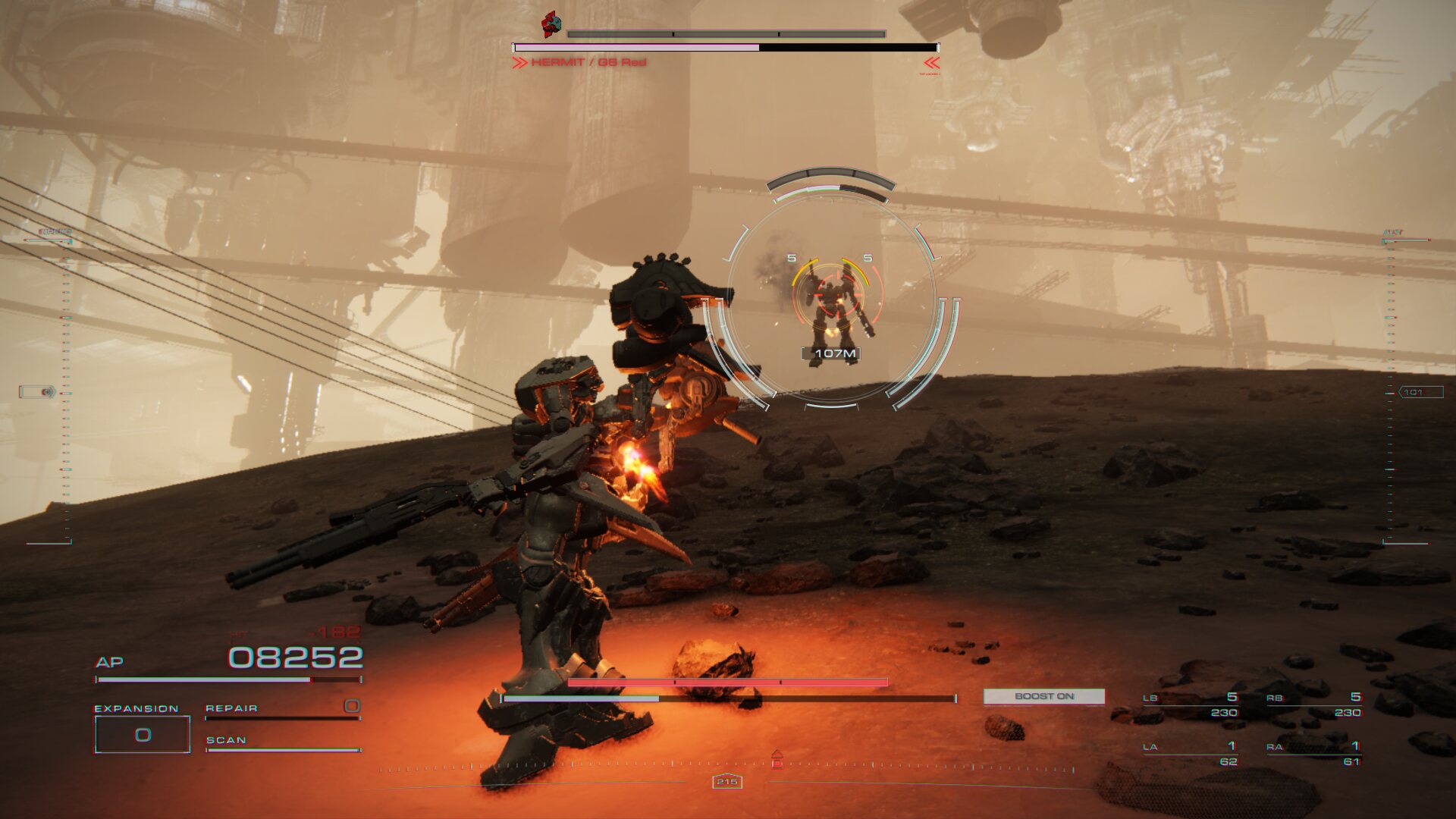Toggle the BOOST ON indicator
Screen dimensions: 1456x819
[x=1043, y=696]
